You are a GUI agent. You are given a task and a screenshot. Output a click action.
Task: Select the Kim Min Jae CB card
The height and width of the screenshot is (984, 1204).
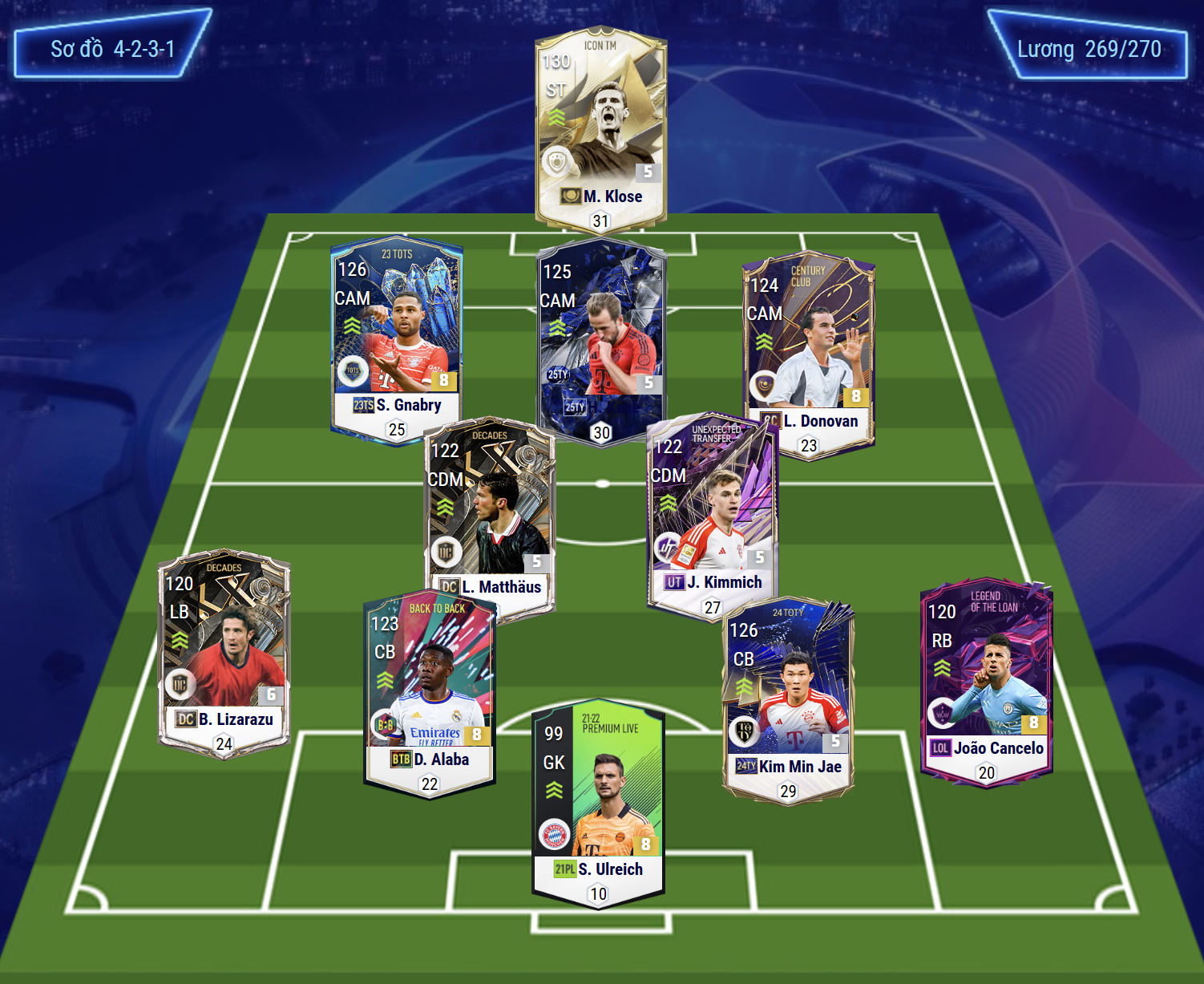point(788,698)
